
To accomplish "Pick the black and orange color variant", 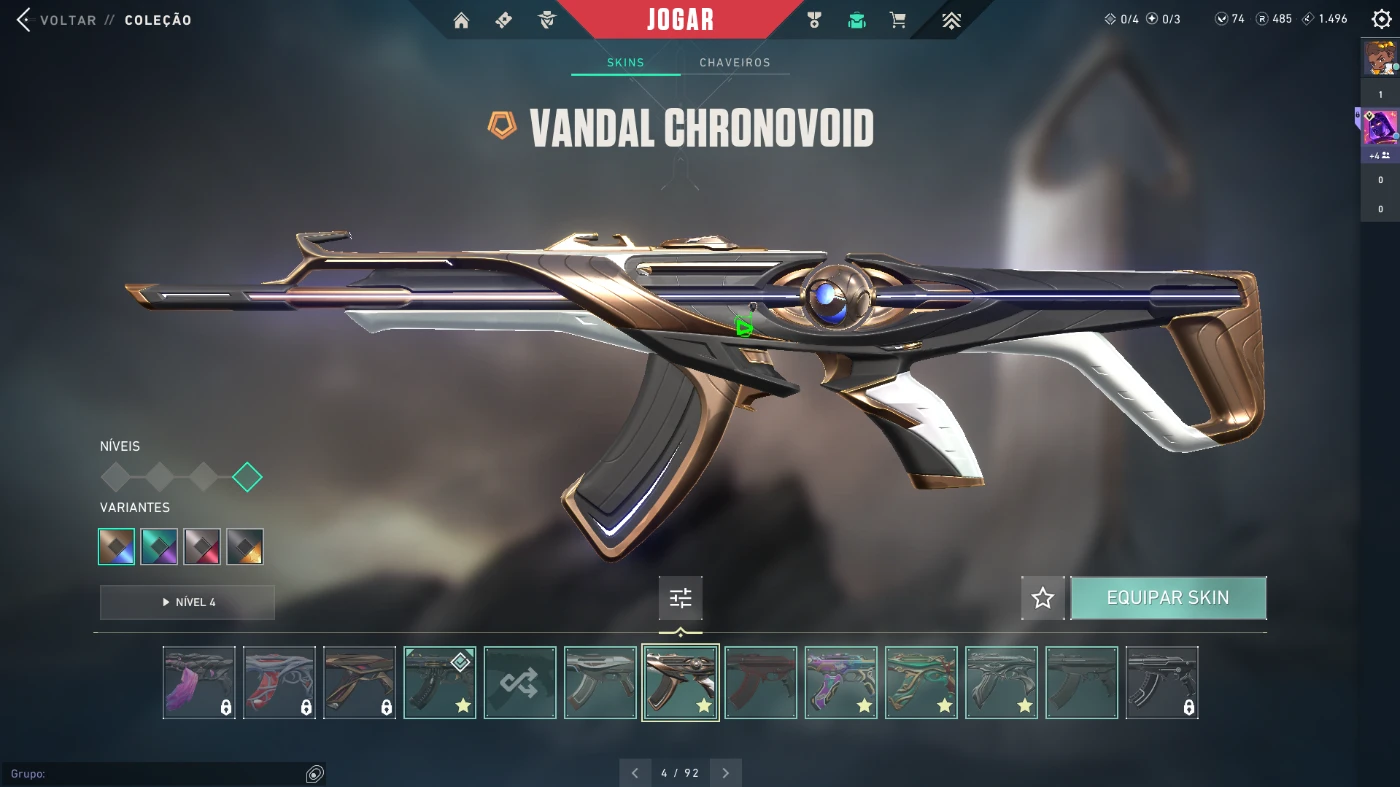I will pos(245,547).
